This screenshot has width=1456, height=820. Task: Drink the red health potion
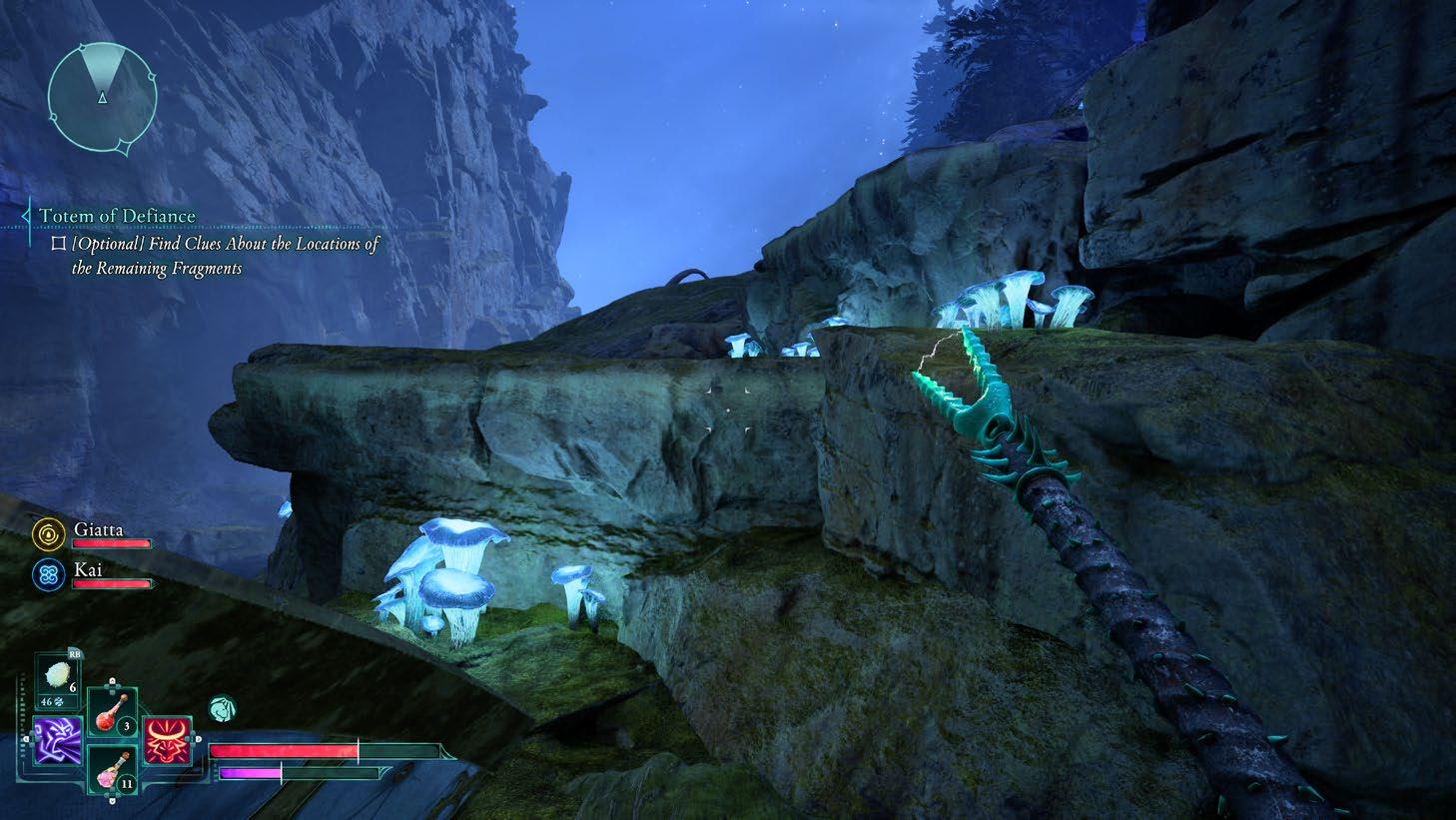pos(110,712)
